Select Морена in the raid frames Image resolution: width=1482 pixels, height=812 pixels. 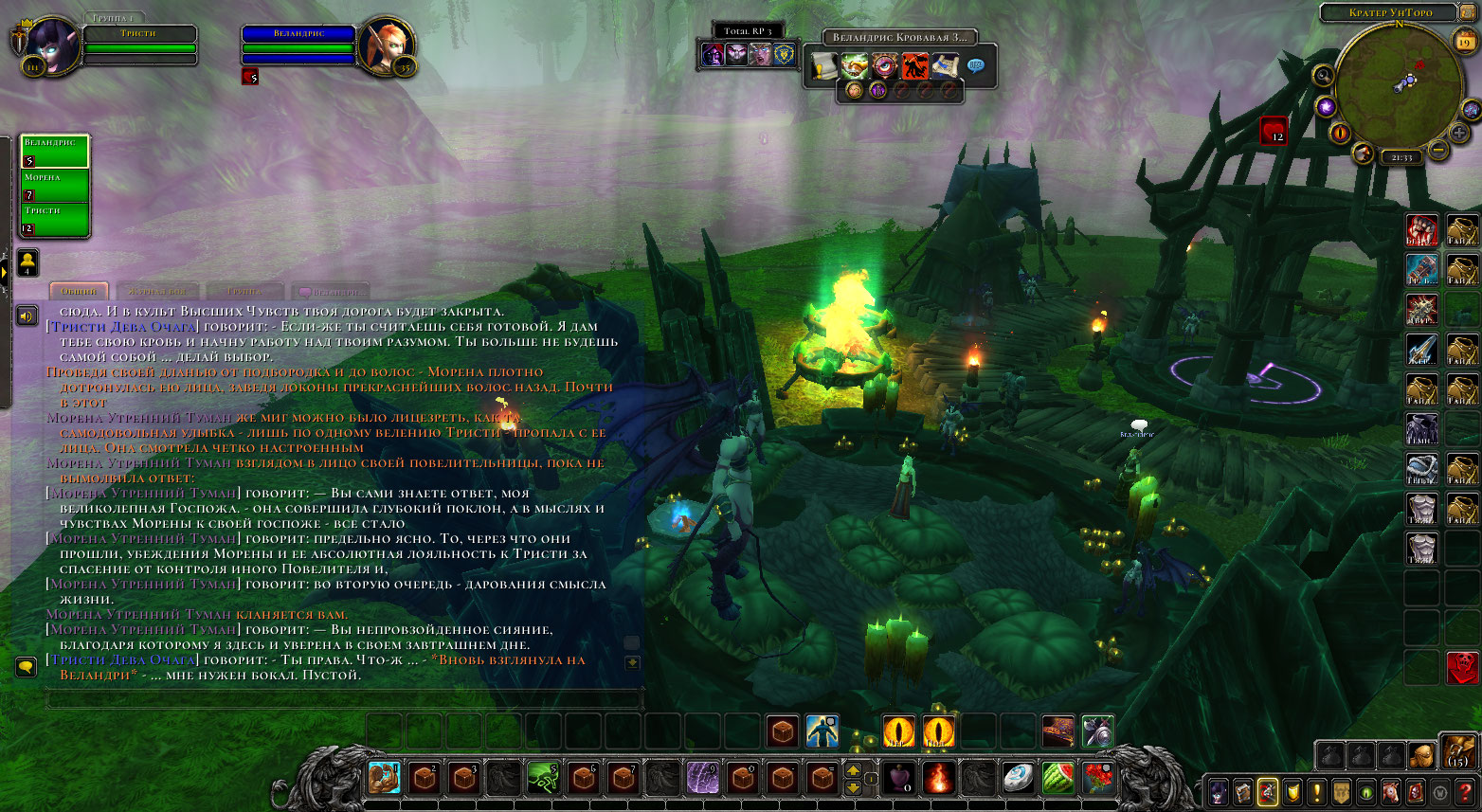(55, 185)
